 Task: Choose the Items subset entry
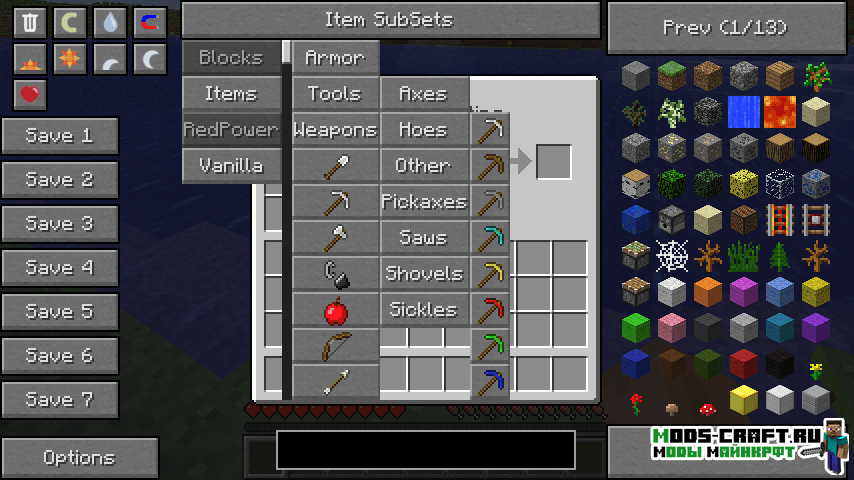[231, 94]
